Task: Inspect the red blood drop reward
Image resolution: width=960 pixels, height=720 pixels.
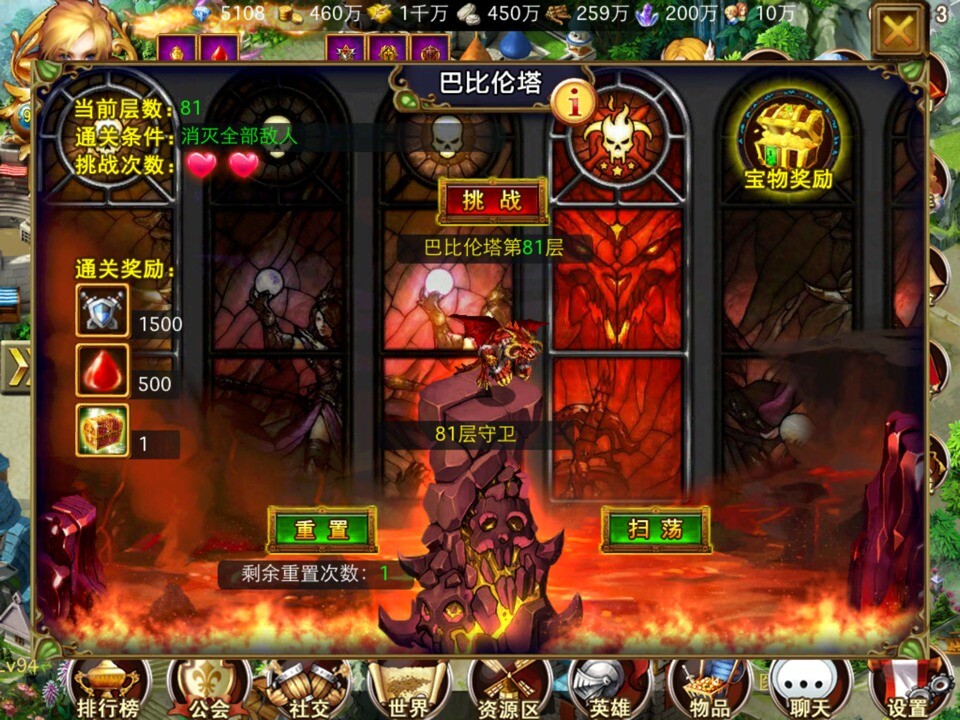Action: pos(103,371)
